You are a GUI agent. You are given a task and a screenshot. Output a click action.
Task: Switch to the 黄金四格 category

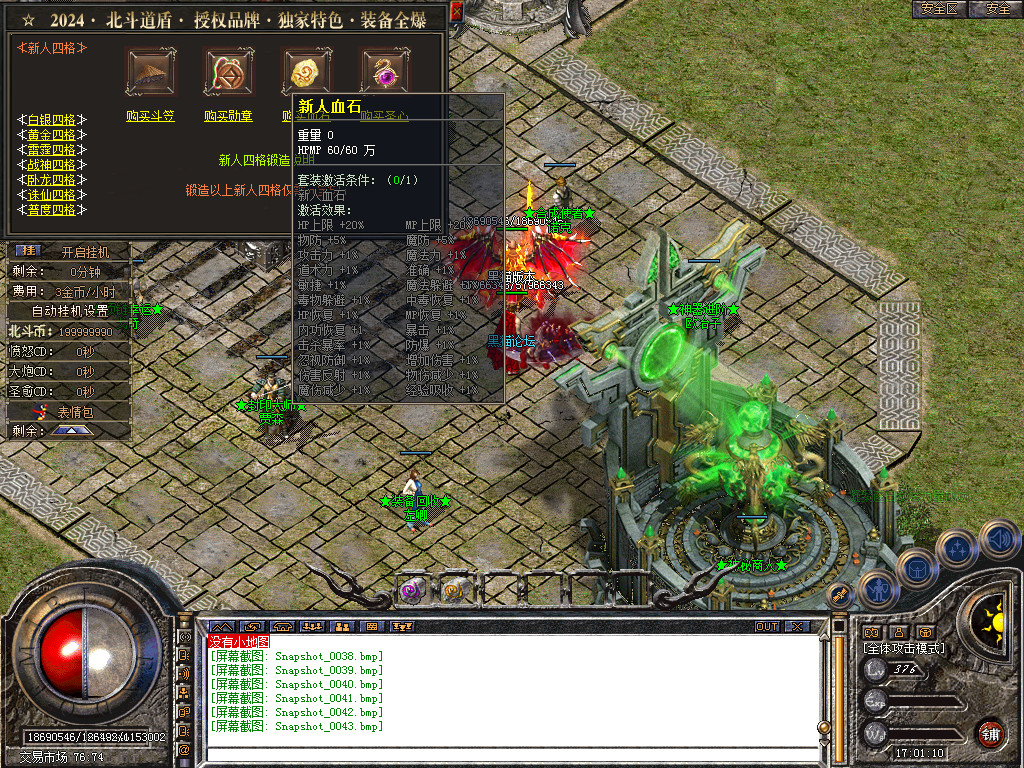point(52,135)
